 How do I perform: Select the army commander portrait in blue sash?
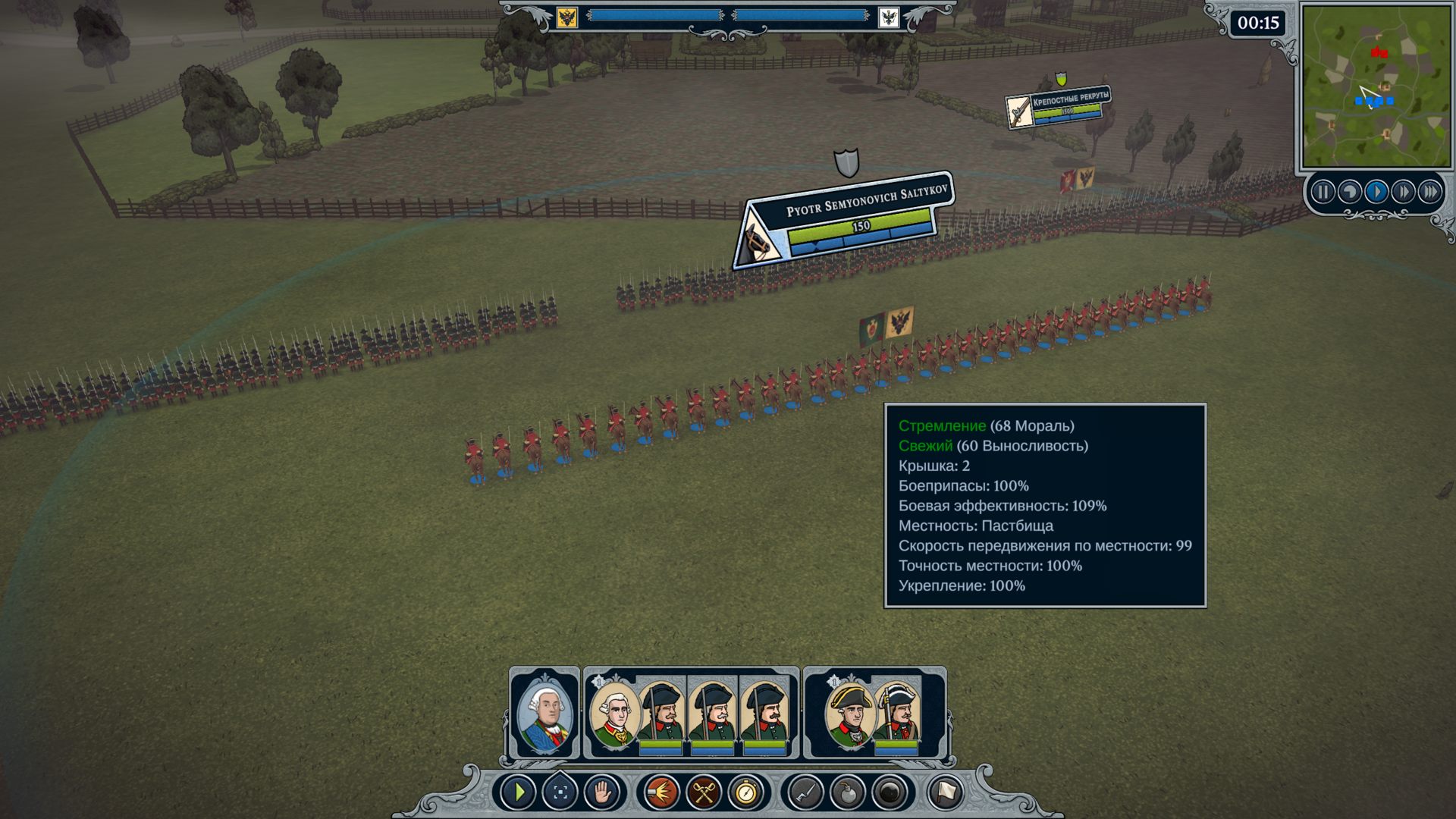coord(544,714)
